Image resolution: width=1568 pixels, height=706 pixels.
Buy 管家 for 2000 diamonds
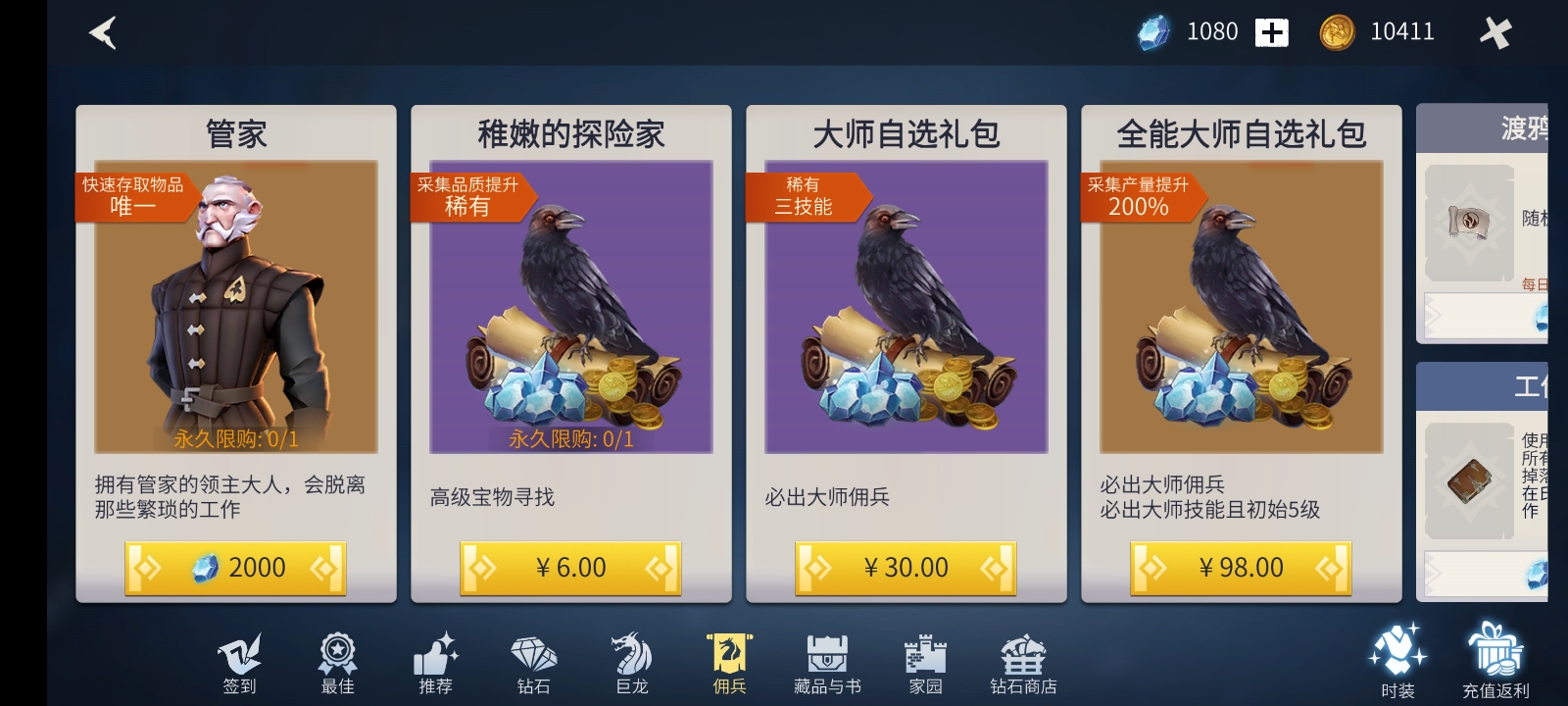coord(235,568)
